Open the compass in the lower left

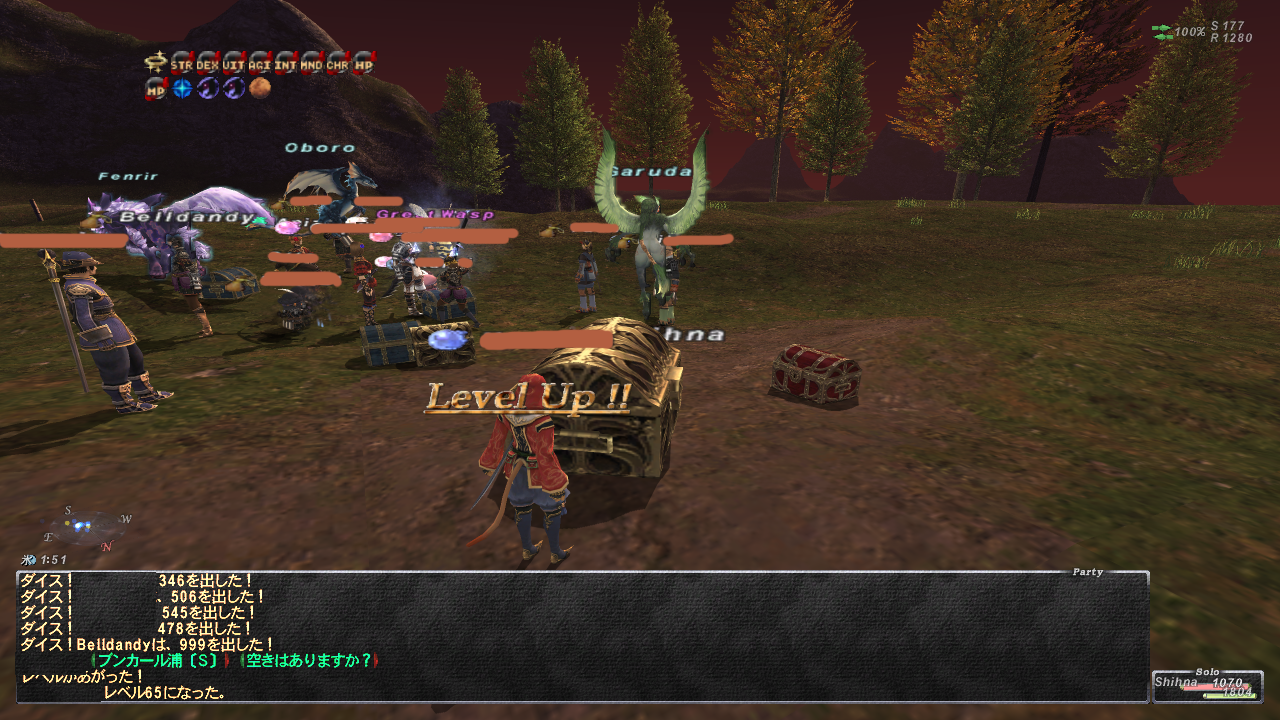(x=86, y=529)
